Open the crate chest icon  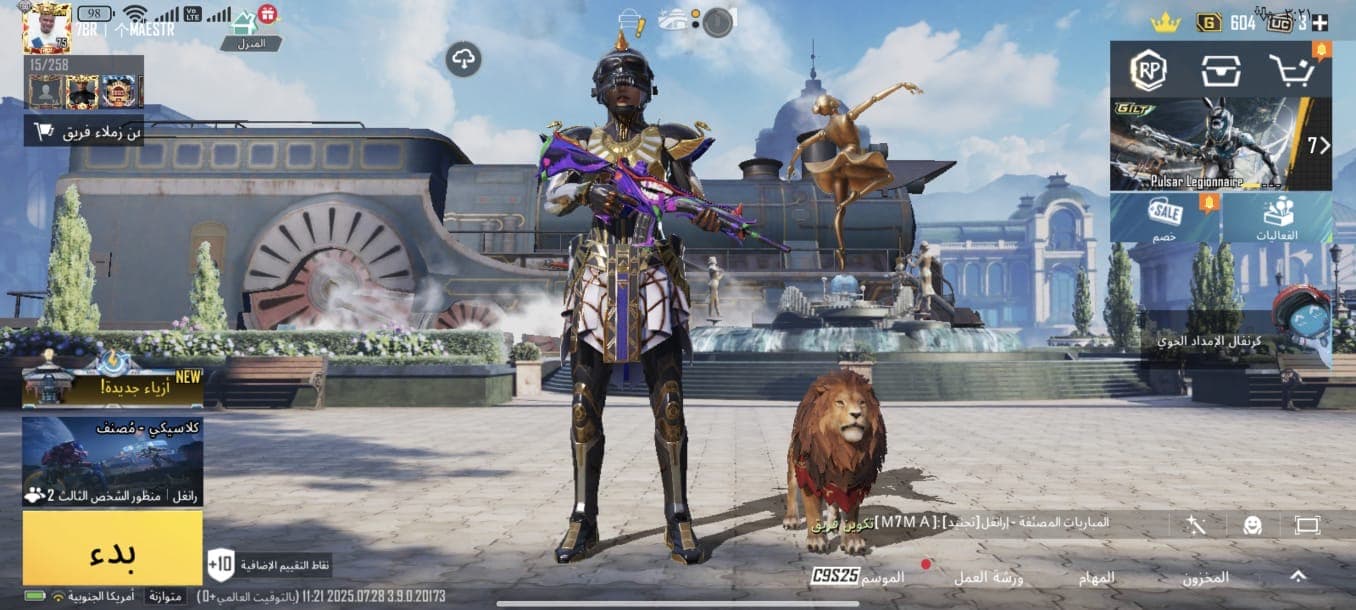pyautogui.click(x=1220, y=70)
